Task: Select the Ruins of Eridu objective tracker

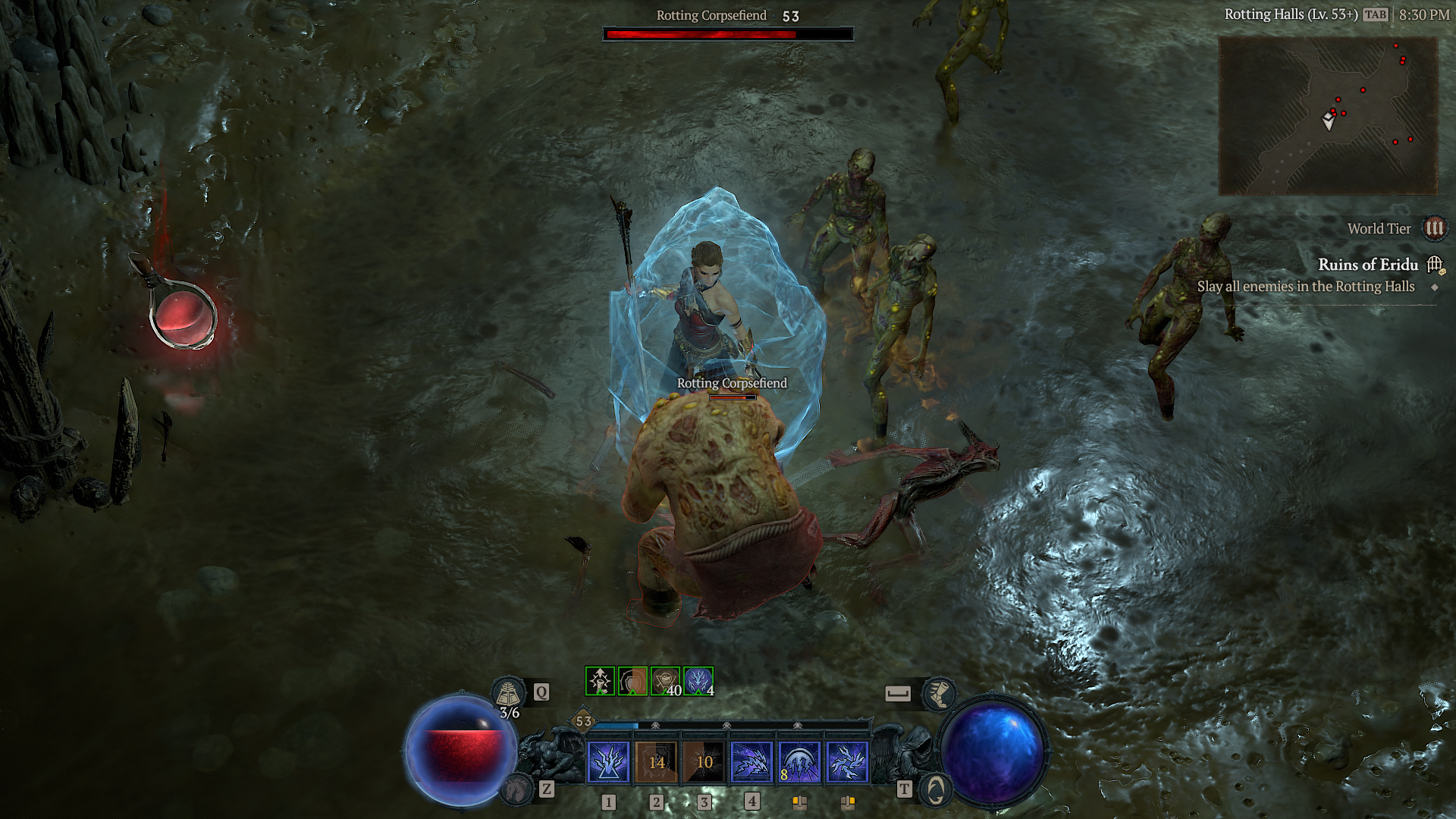Action: point(1367,265)
